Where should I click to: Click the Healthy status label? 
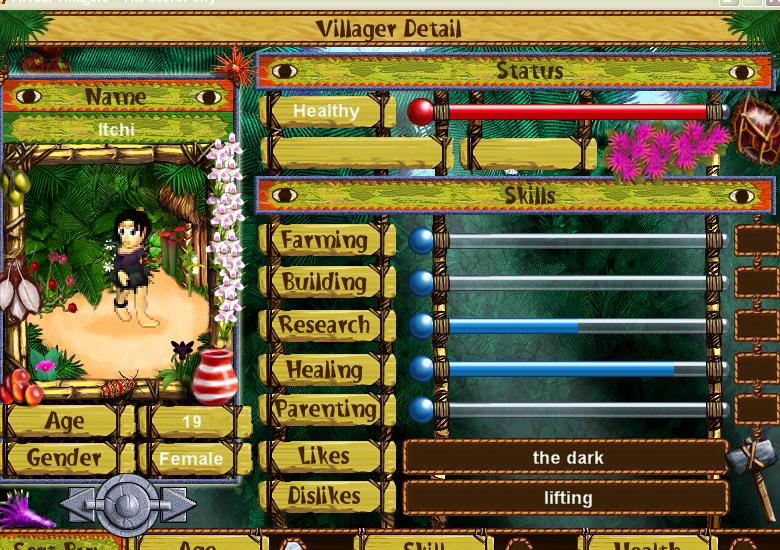pyautogui.click(x=326, y=111)
